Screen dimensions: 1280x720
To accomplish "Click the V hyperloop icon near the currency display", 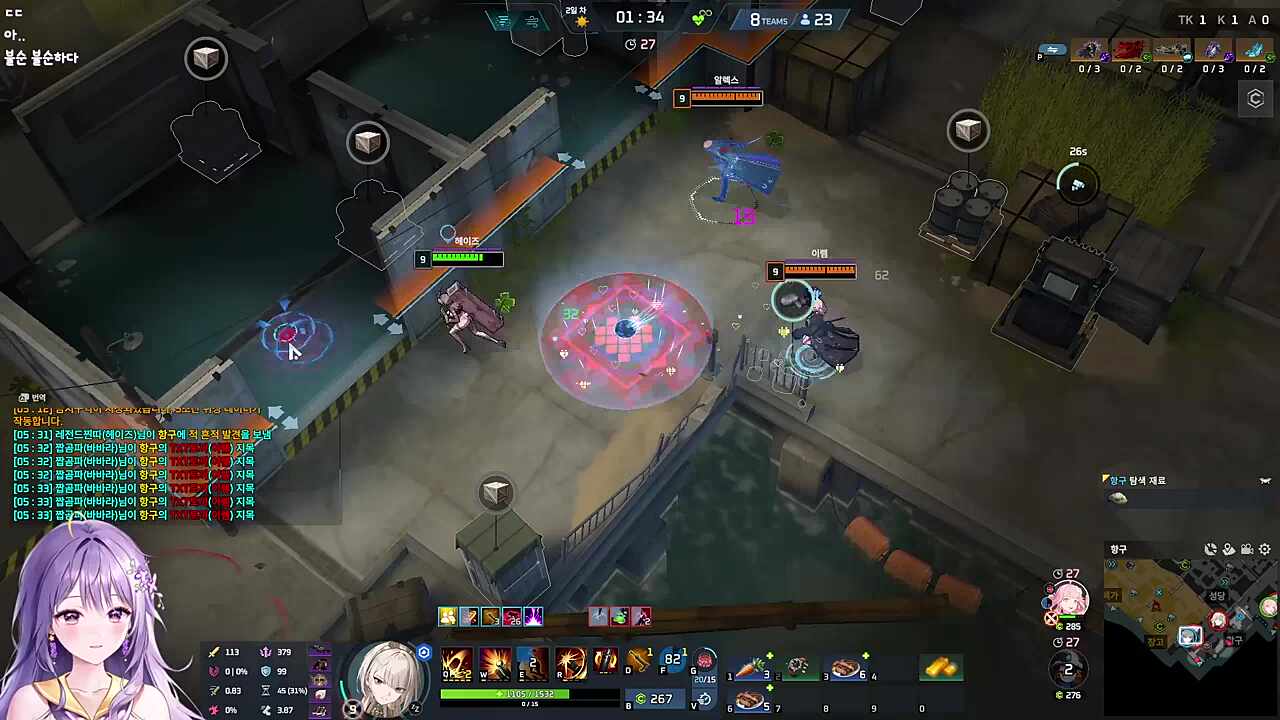I will pos(704,699).
